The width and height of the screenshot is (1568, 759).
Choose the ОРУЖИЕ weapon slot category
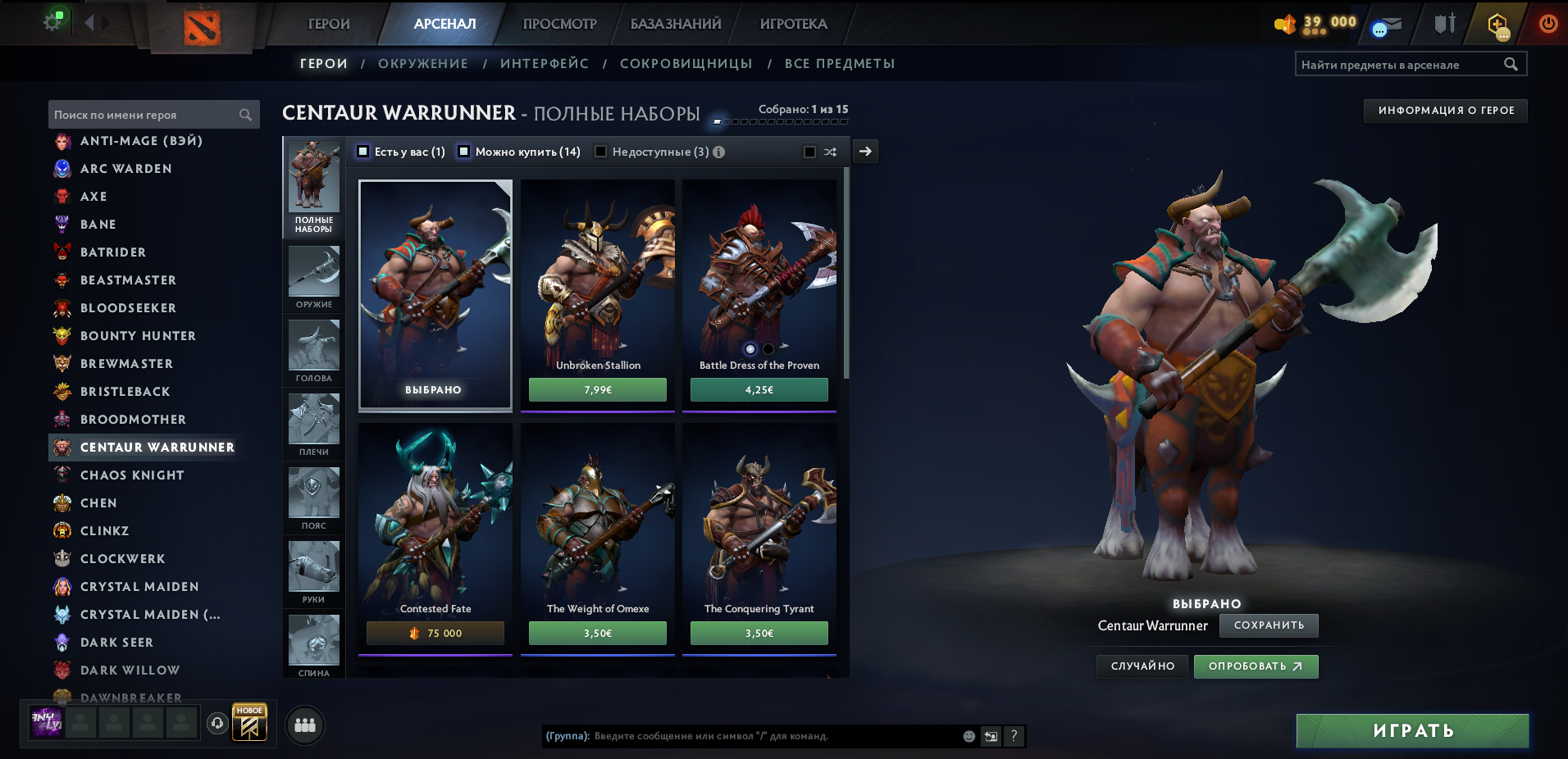click(x=314, y=275)
